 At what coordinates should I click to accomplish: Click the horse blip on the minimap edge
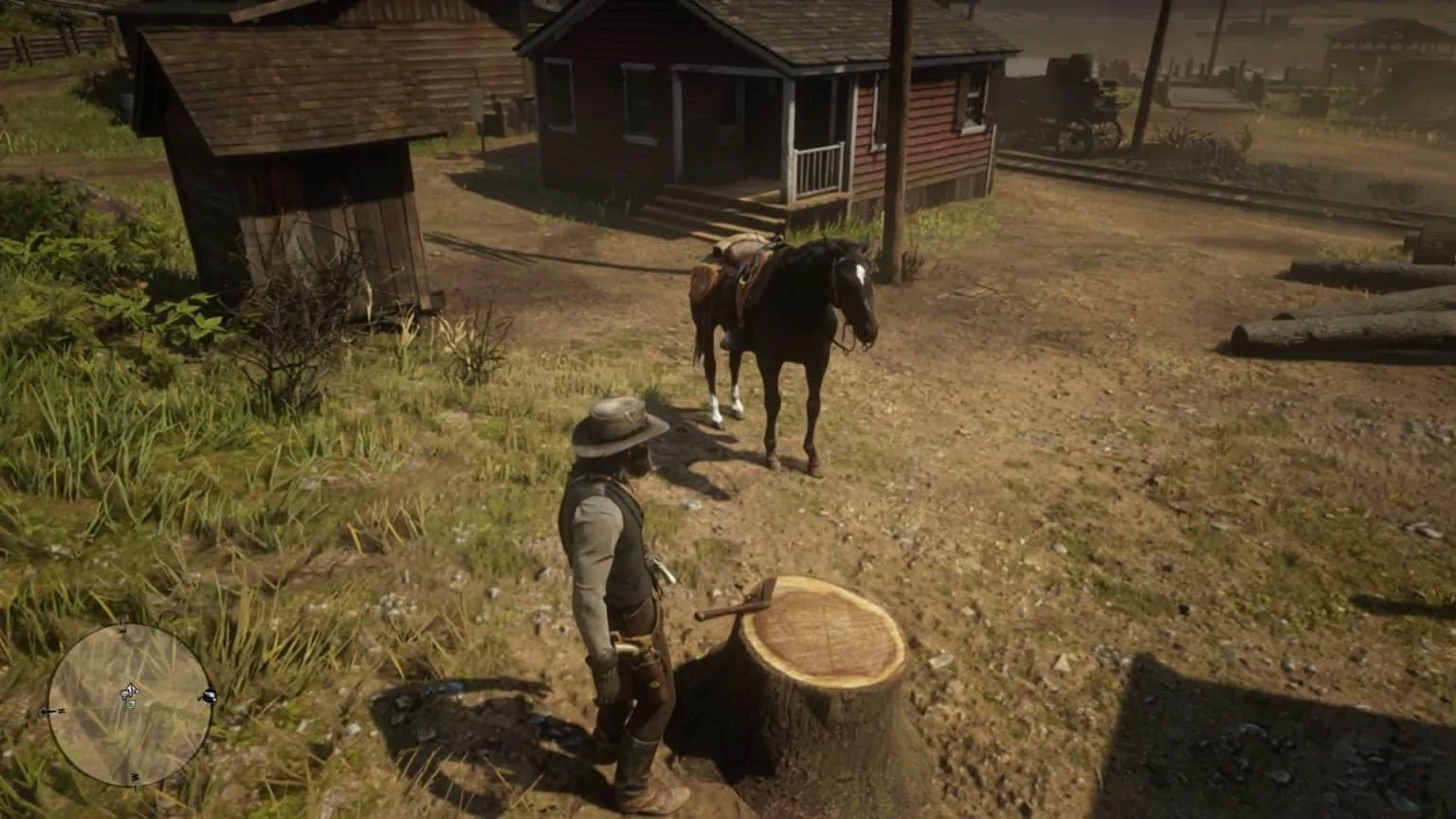[x=209, y=694]
